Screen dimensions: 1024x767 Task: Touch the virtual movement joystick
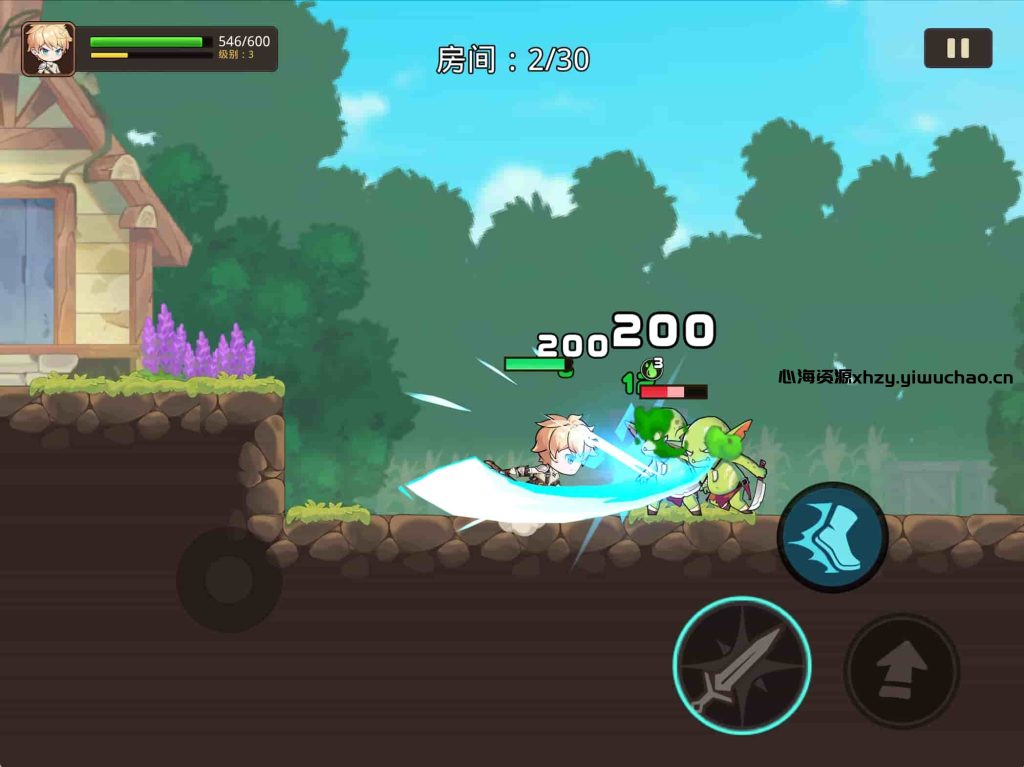tap(229, 580)
